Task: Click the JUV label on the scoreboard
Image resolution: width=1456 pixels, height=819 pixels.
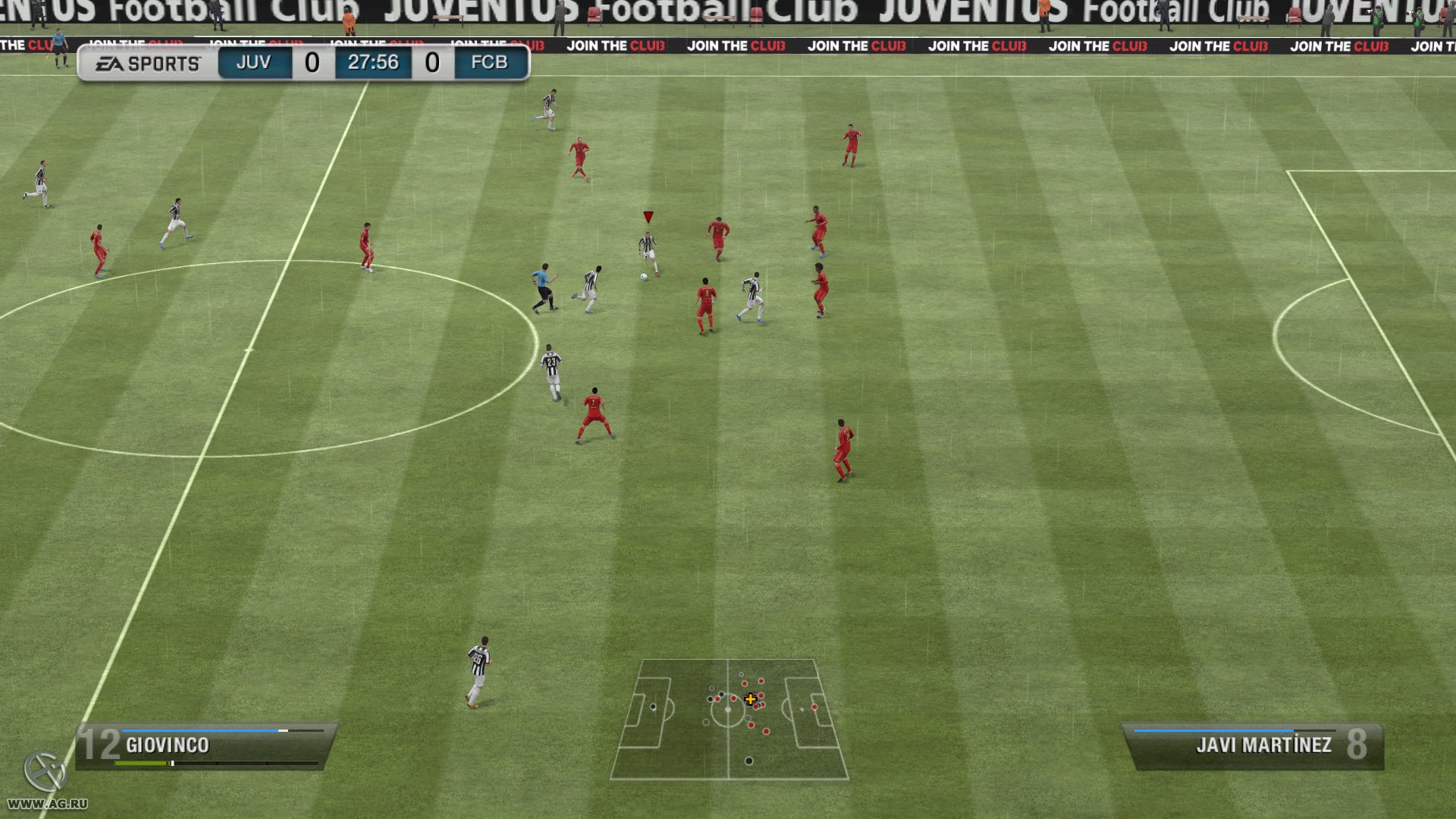Action: click(x=253, y=63)
